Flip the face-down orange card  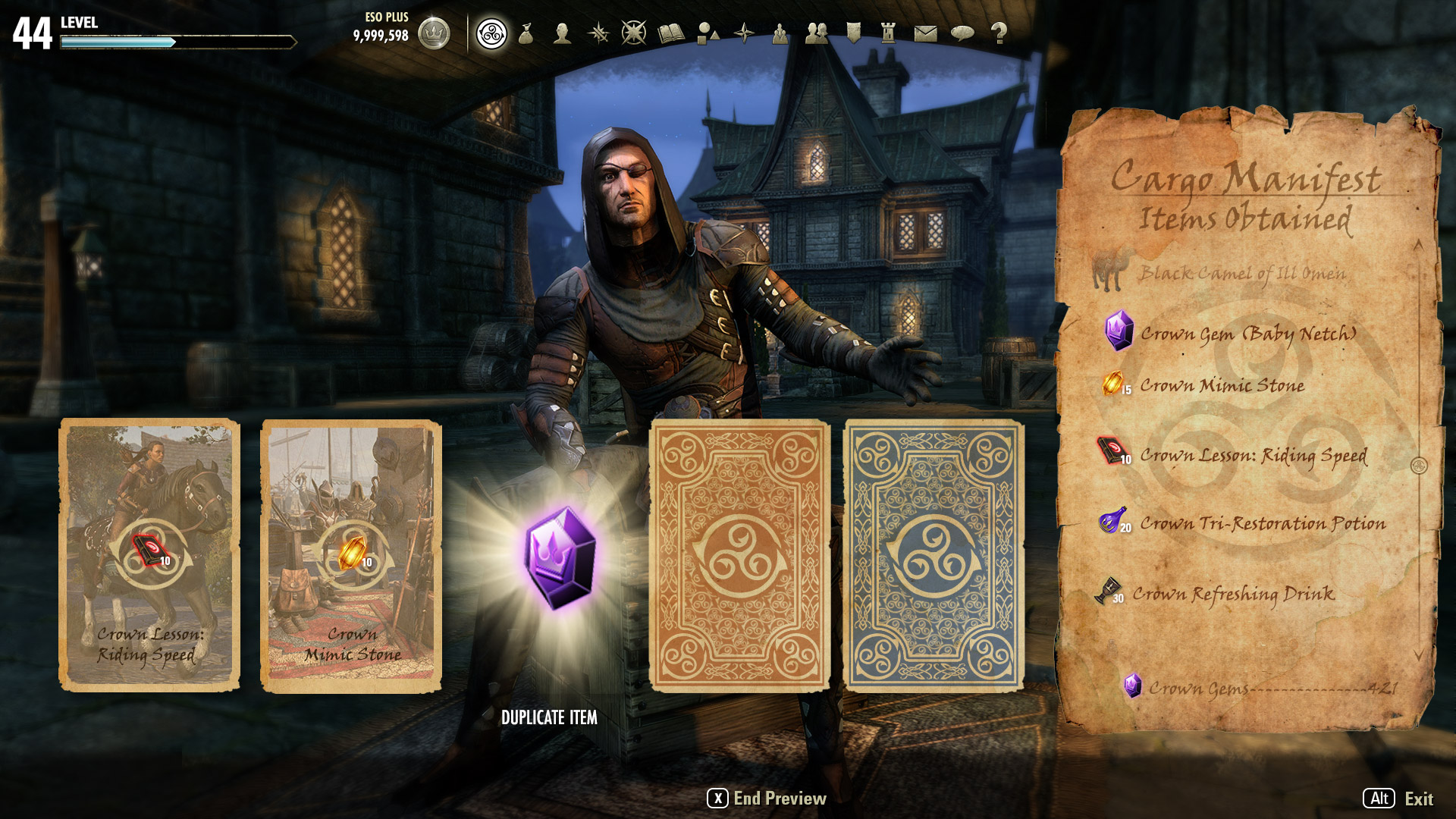point(740,555)
